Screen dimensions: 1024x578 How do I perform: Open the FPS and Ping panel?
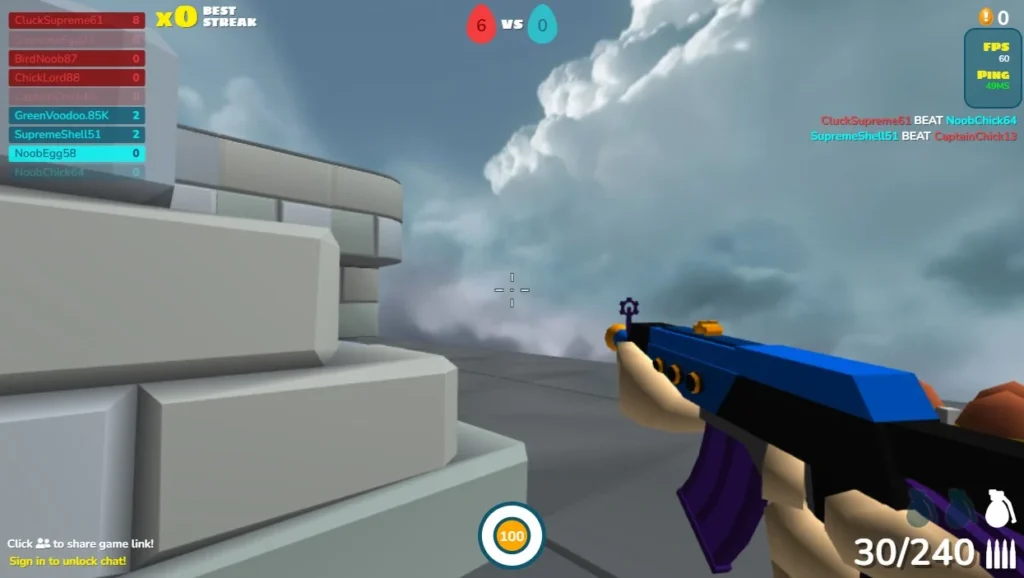[x=992, y=68]
